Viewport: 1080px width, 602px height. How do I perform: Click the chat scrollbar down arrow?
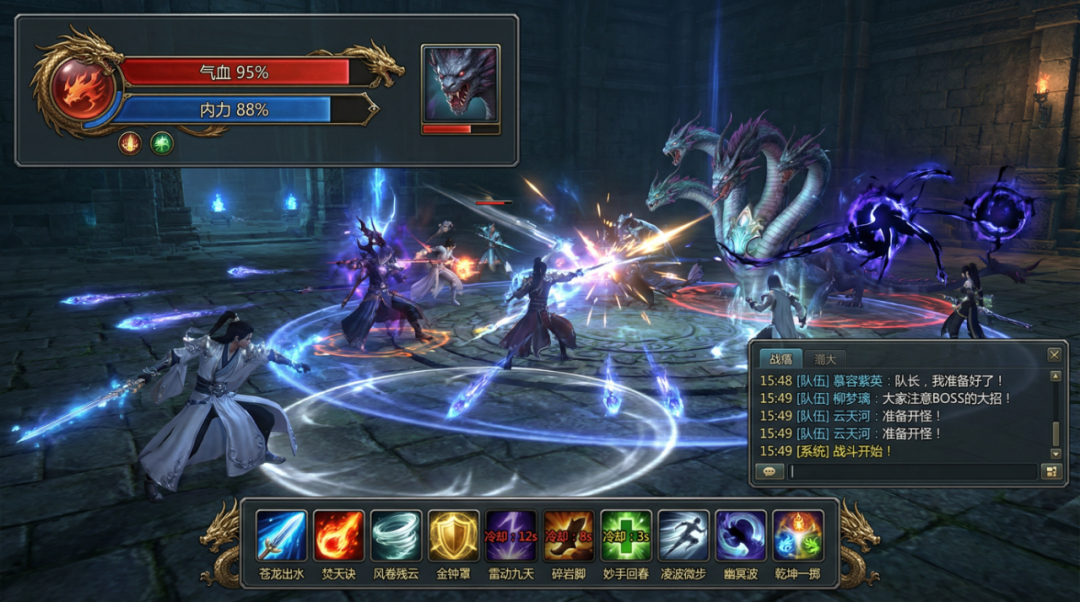tap(1054, 453)
